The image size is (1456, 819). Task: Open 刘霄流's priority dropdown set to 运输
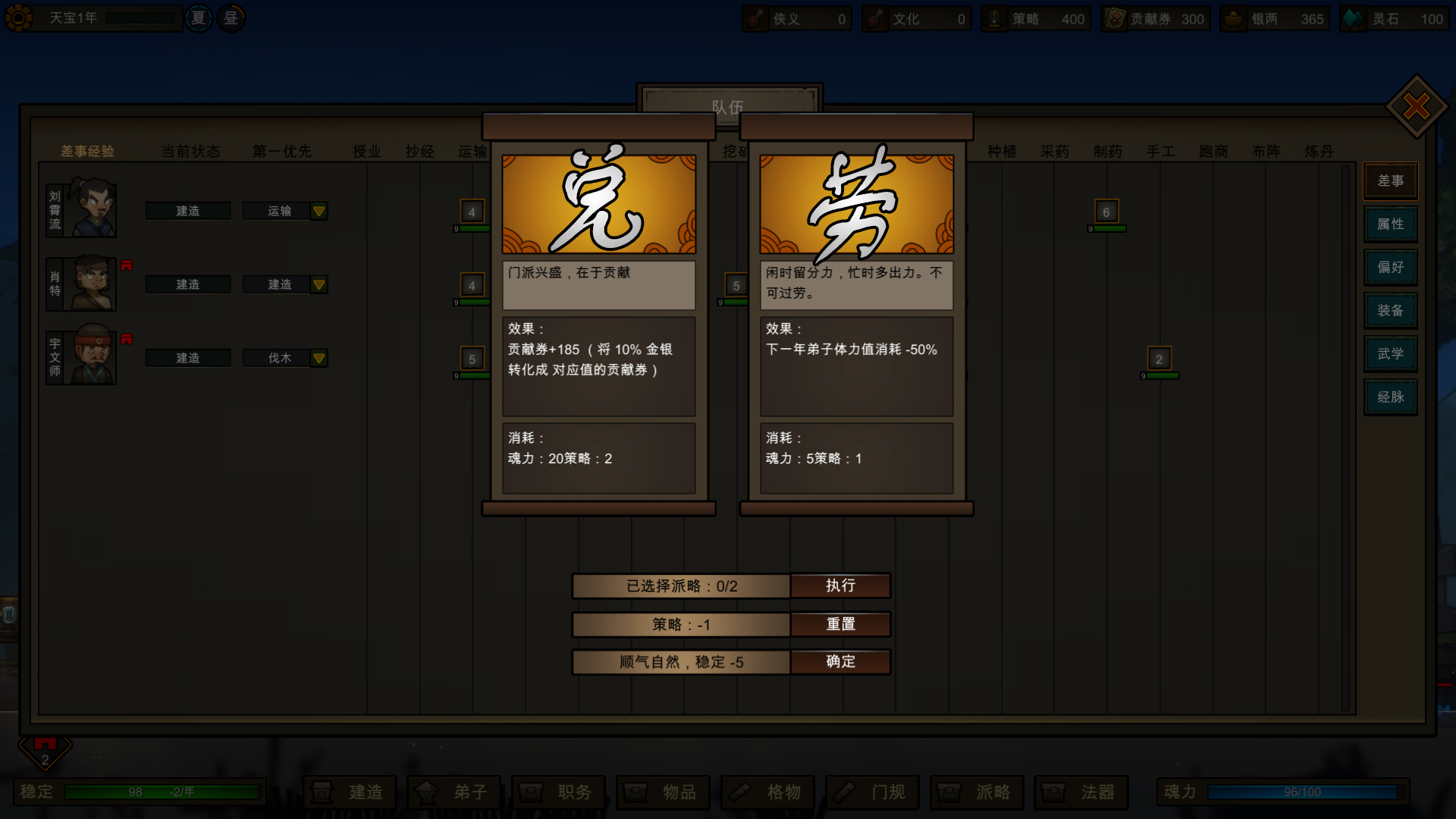pyautogui.click(x=285, y=211)
